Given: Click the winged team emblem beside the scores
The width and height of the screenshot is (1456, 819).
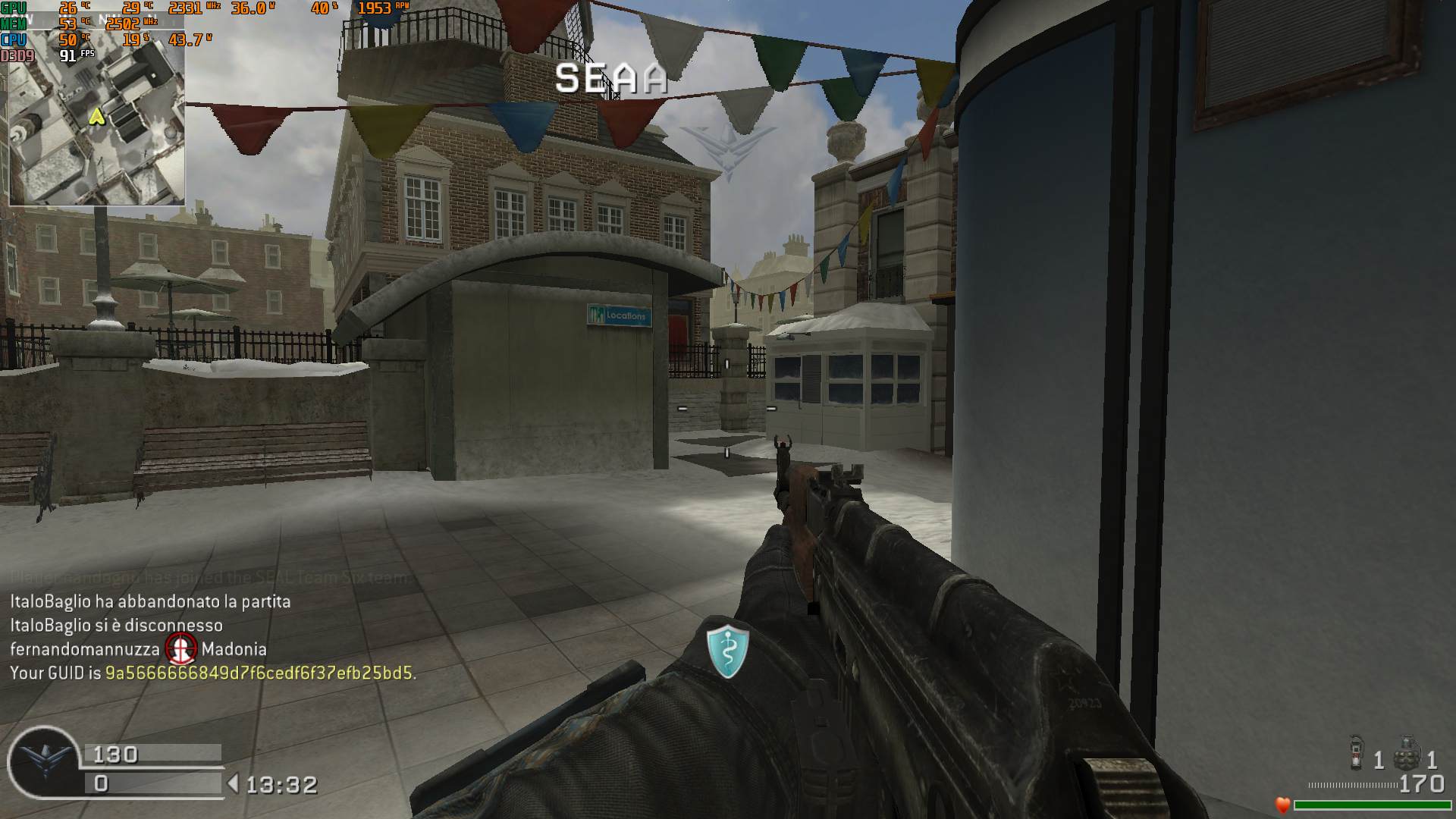Looking at the screenshot, I should tap(44, 761).
